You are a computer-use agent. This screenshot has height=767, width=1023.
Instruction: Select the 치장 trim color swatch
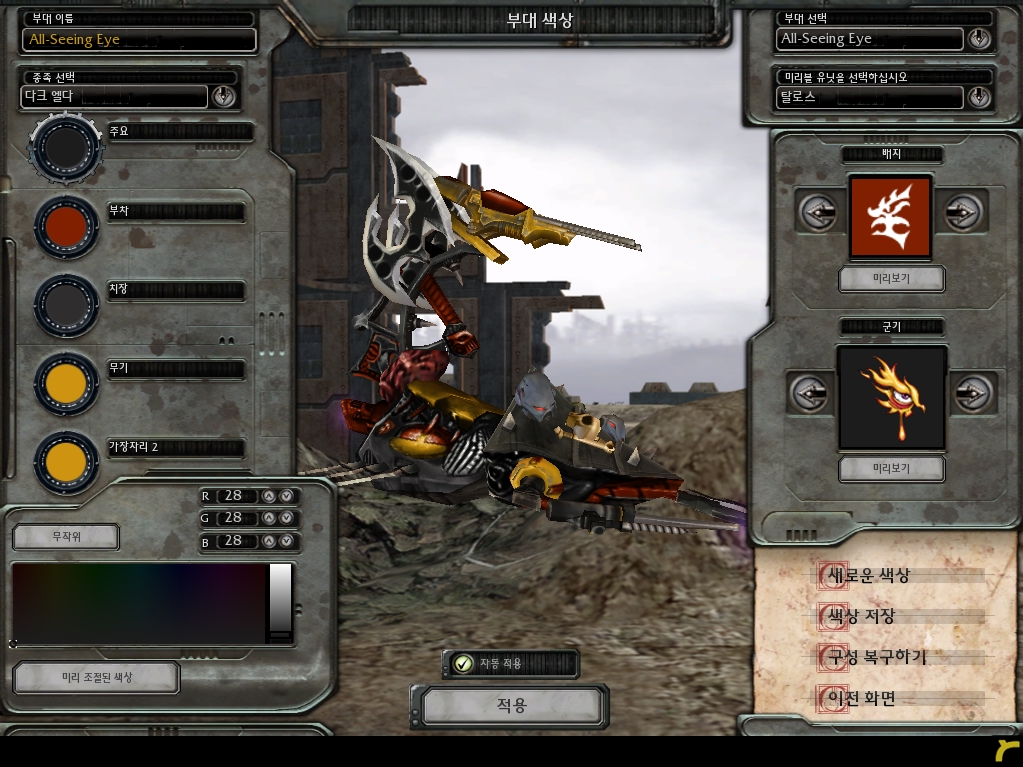click(x=66, y=304)
